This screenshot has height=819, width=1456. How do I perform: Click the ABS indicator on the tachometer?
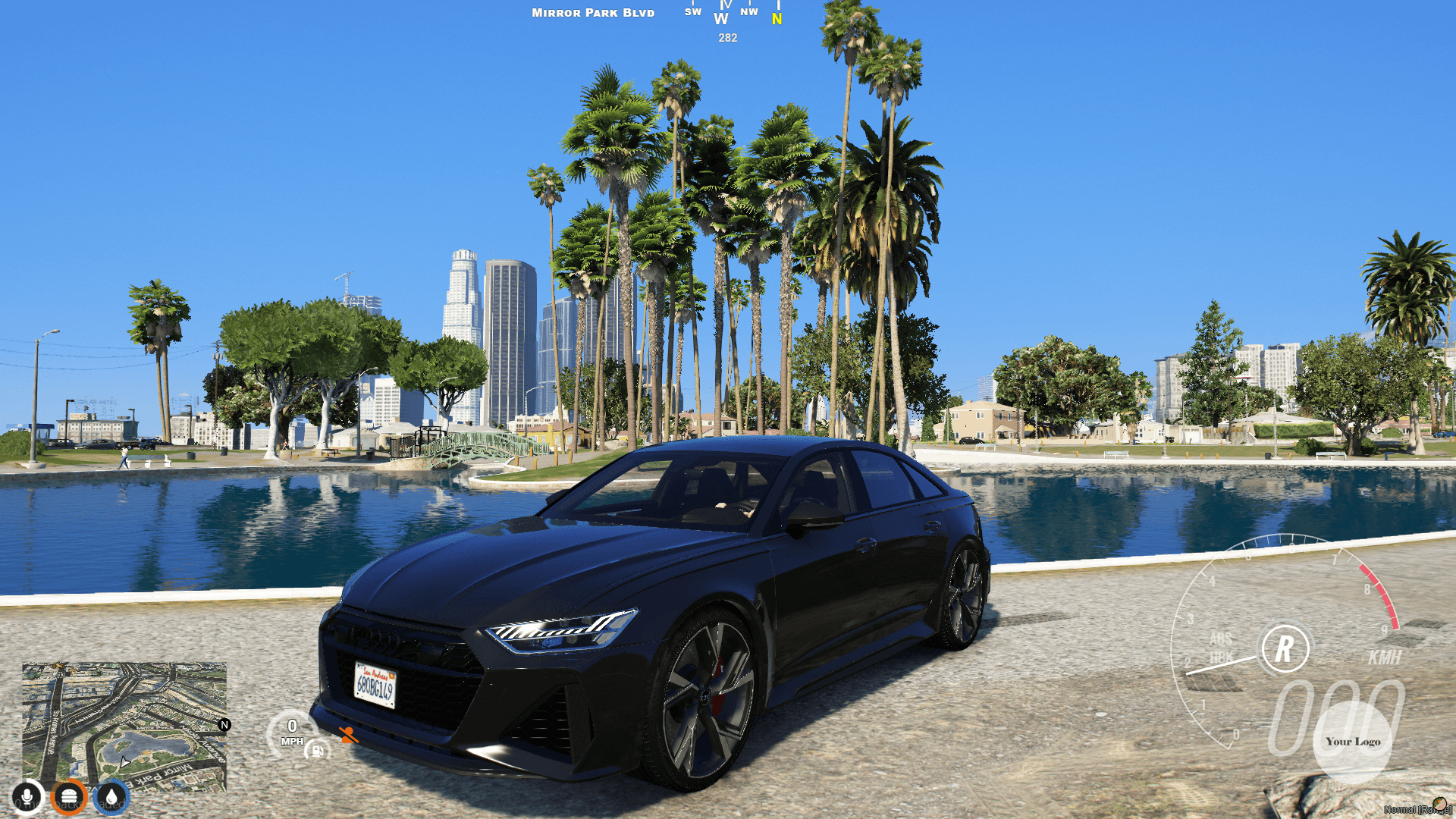1220,639
